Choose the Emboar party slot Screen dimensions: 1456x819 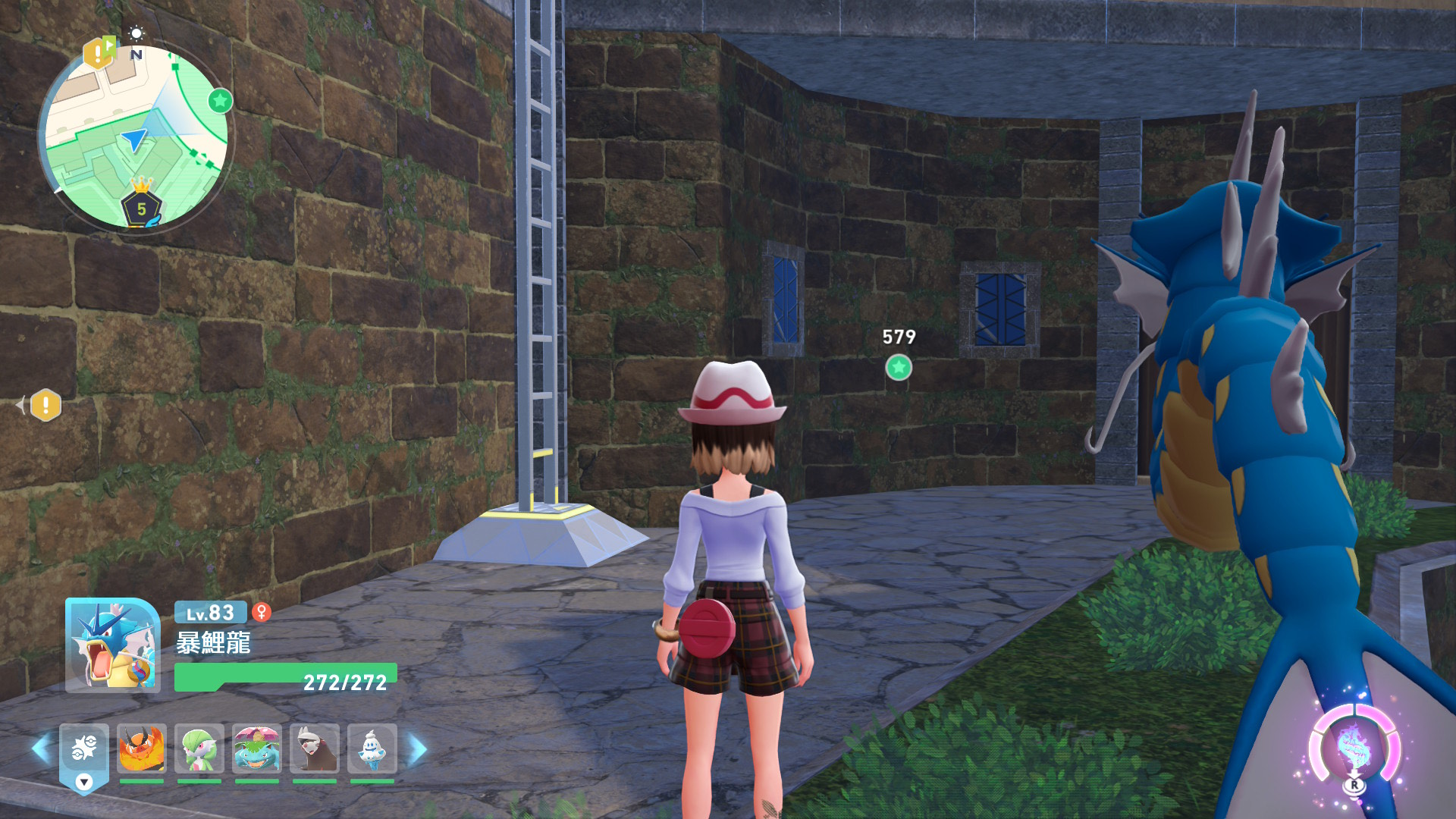pyautogui.click(x=142, y=749)
